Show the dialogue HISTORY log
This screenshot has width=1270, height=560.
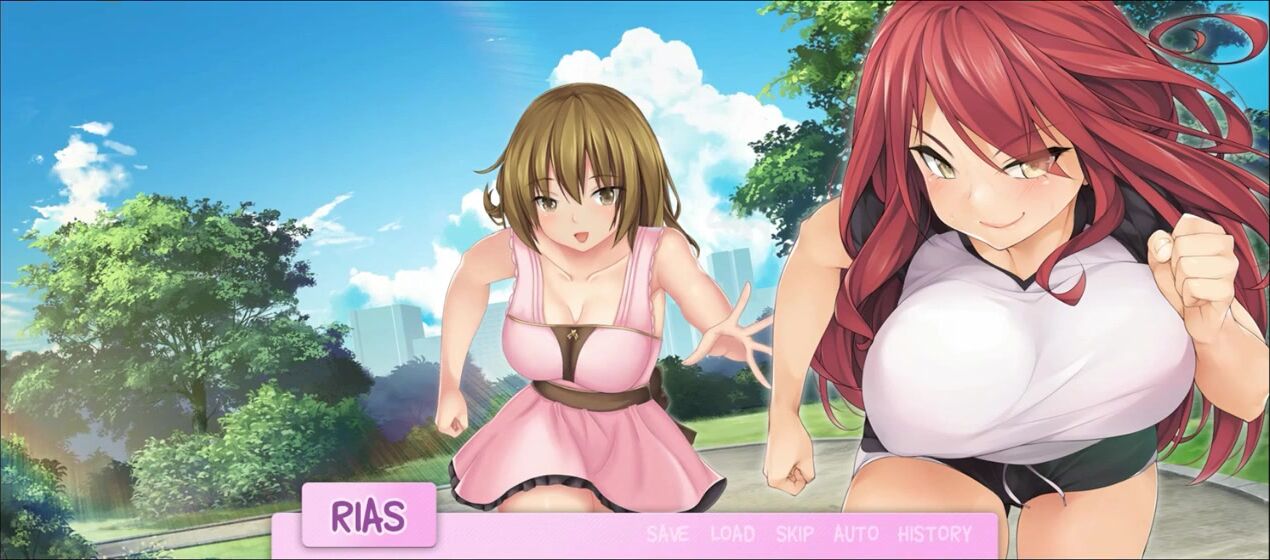935,534
